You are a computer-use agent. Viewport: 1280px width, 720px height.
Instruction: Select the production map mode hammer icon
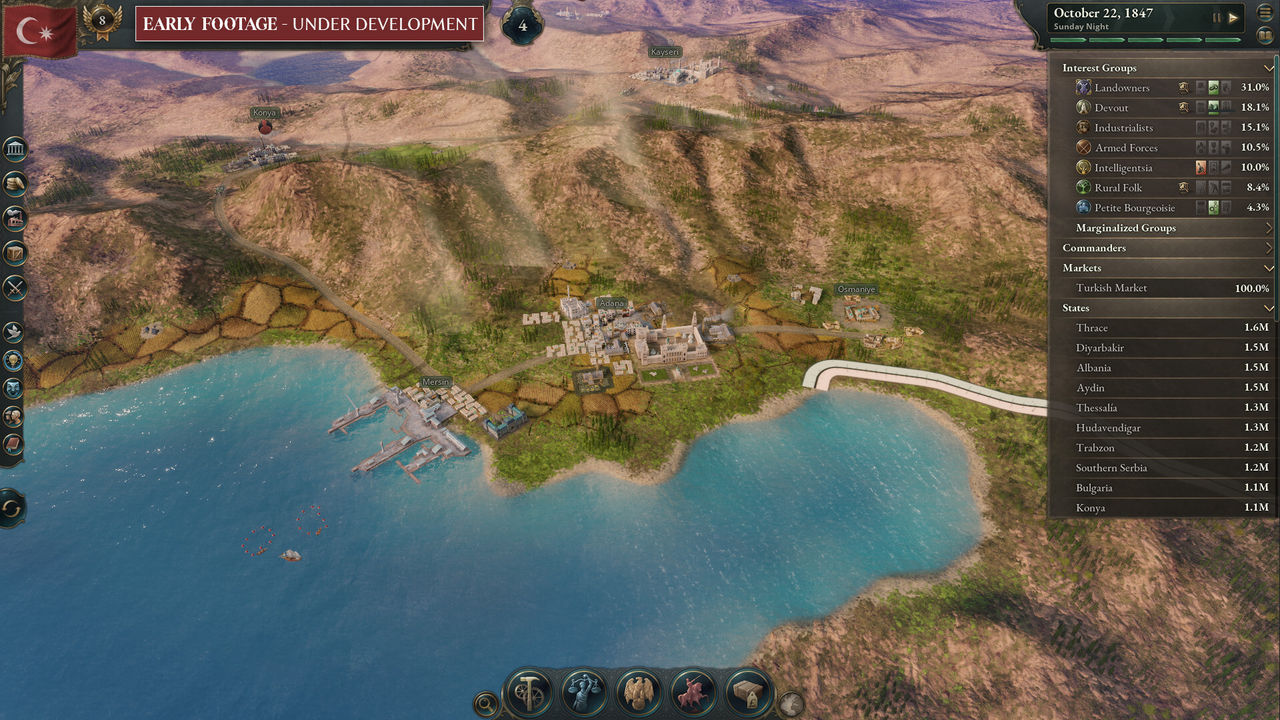coord(528,690)
